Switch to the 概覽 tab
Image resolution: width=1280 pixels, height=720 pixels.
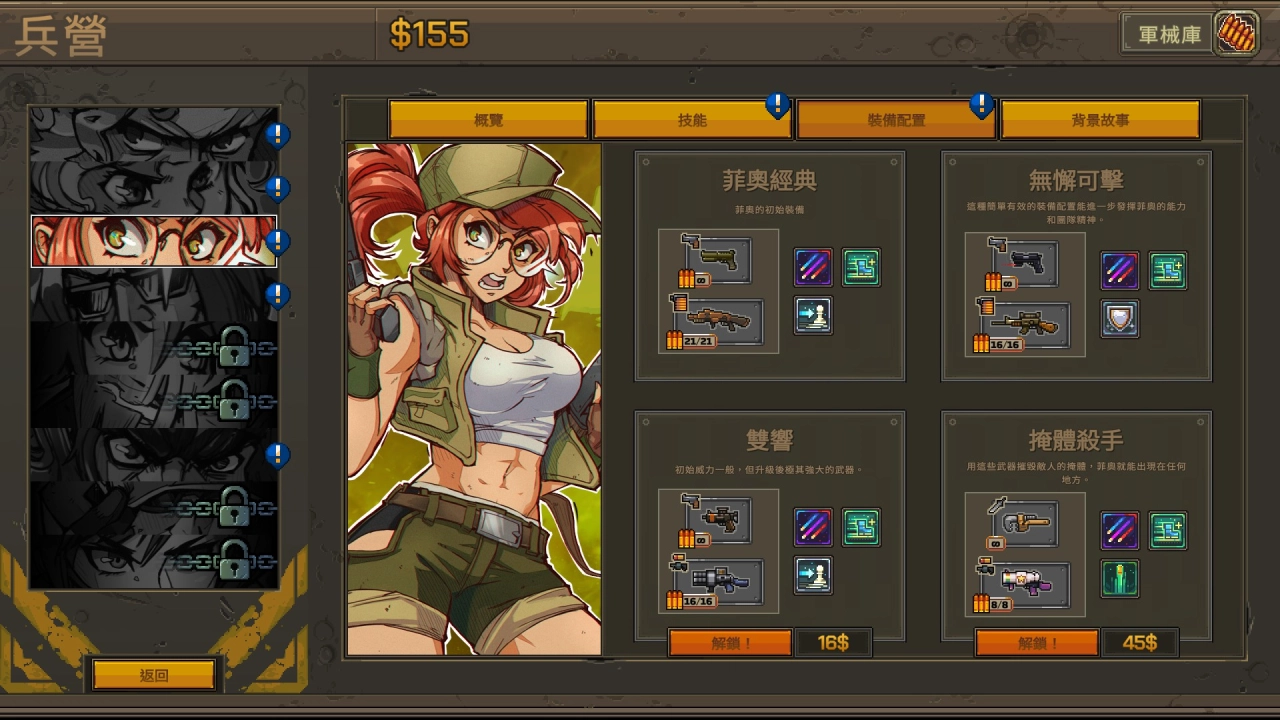coord(489,118)
